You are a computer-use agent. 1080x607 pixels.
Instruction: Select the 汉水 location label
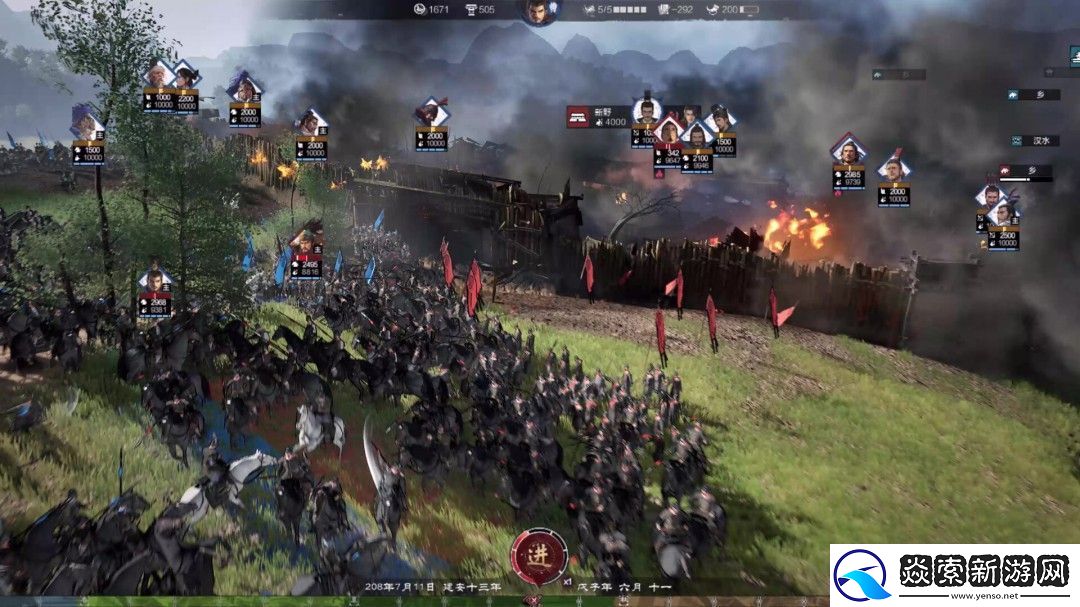(x=1036, y=141)
